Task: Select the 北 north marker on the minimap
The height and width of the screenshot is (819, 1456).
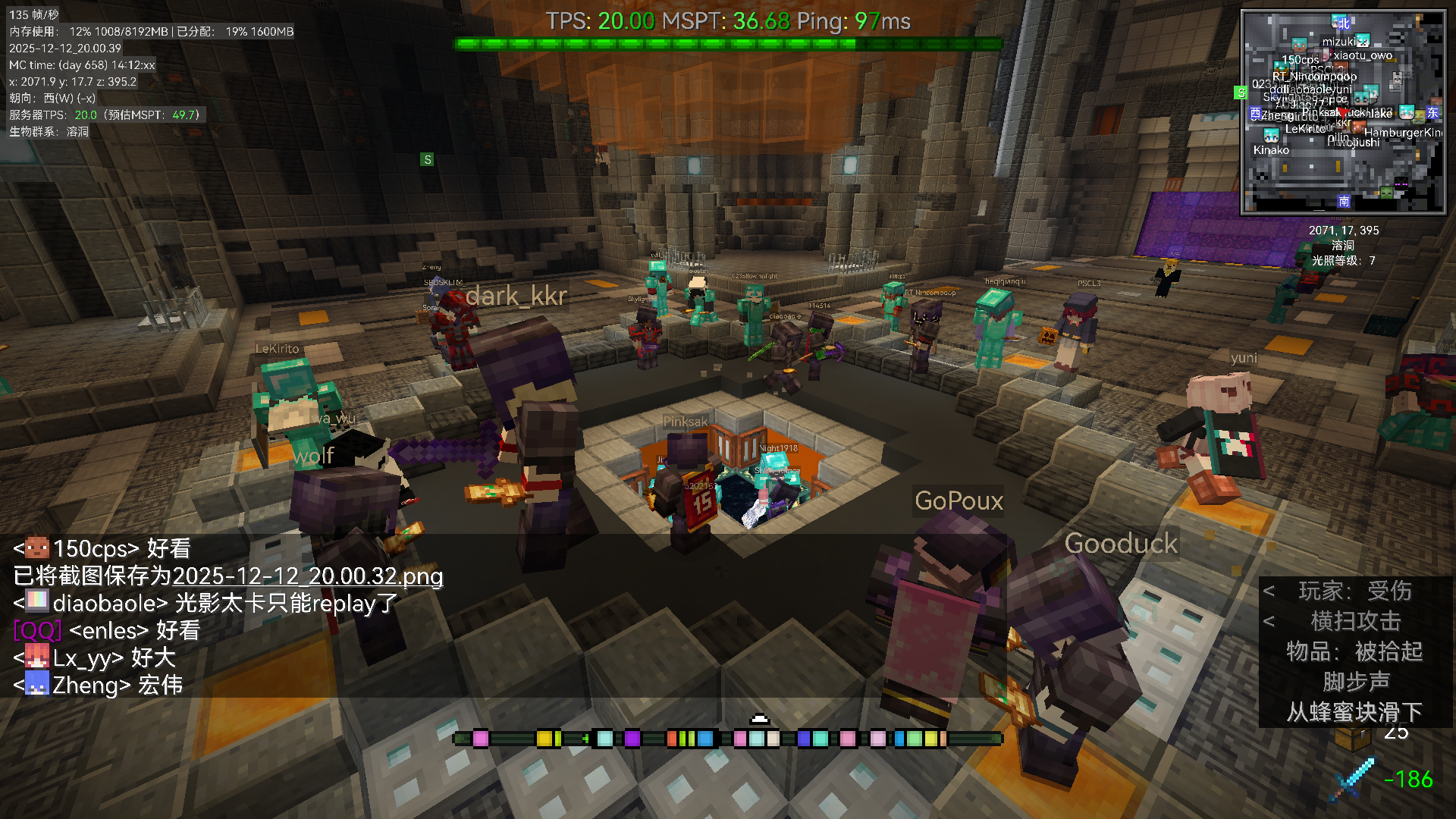Action: tap(1343, 22)
